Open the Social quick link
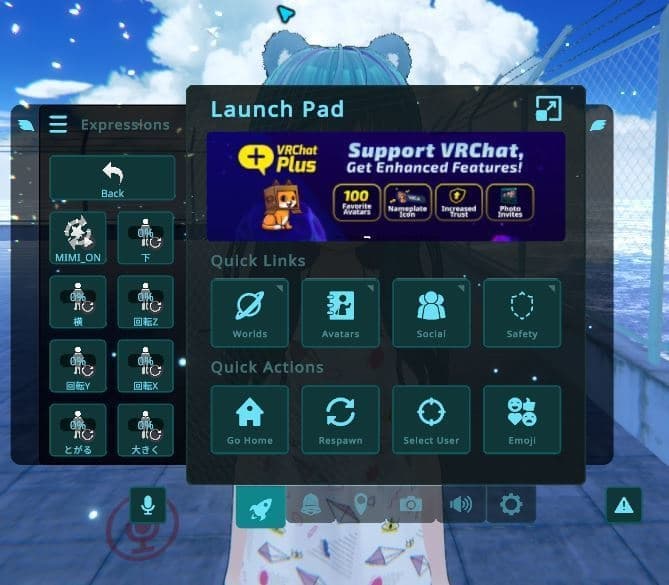The height and width of the screenshot is (585, 669). (x=431, y=312)
